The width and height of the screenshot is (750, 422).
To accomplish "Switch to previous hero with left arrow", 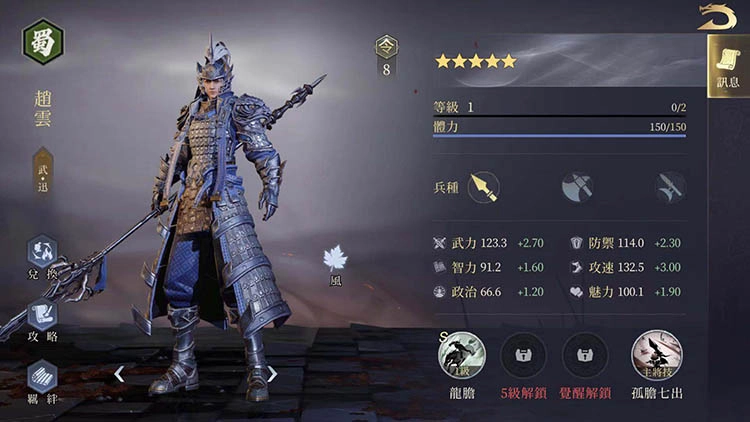I will pyautogui.click(x=119, y=374).
